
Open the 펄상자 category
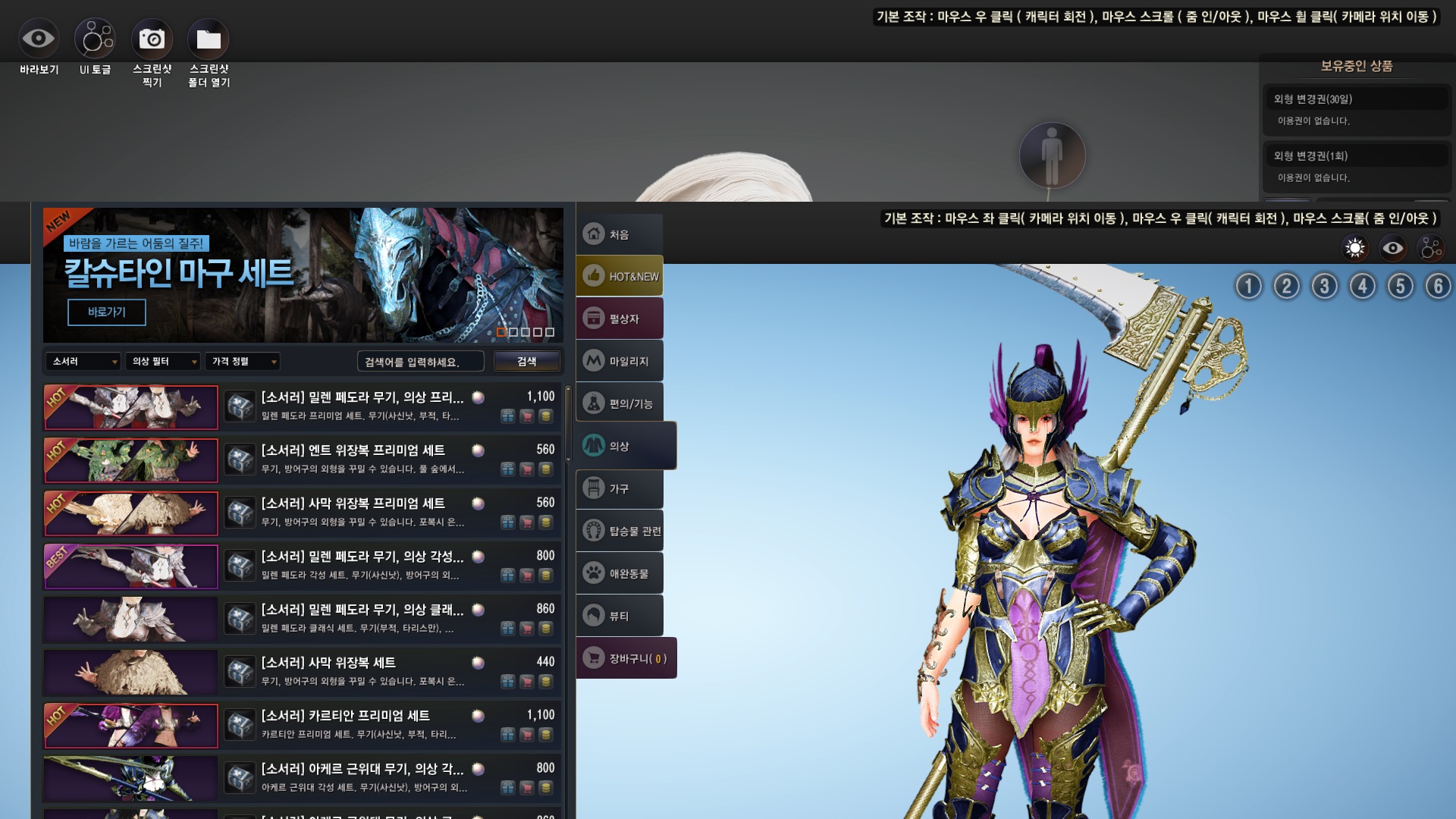tap(620, 318)
